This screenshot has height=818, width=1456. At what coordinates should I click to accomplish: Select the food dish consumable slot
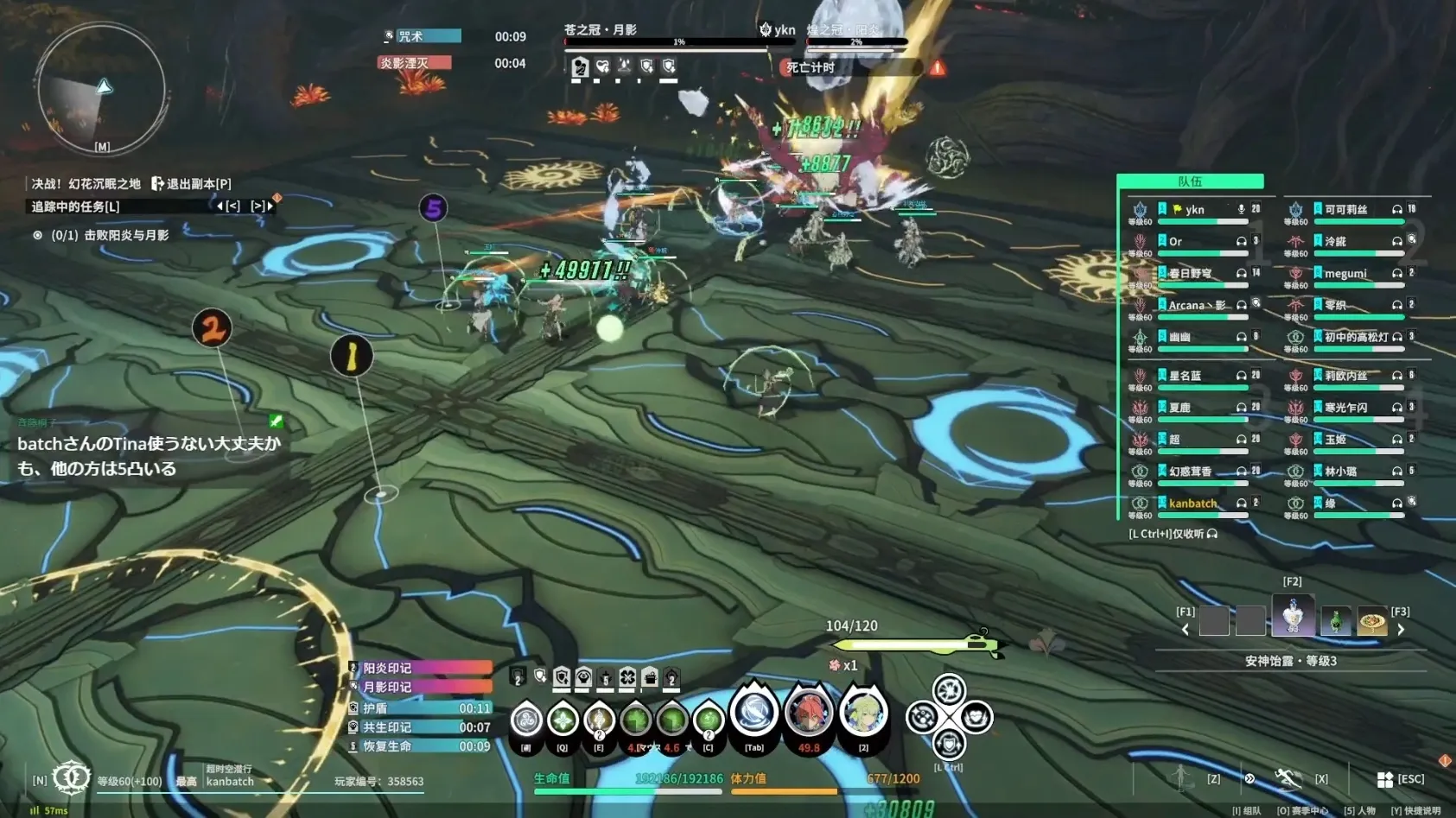click(1371, 620)
